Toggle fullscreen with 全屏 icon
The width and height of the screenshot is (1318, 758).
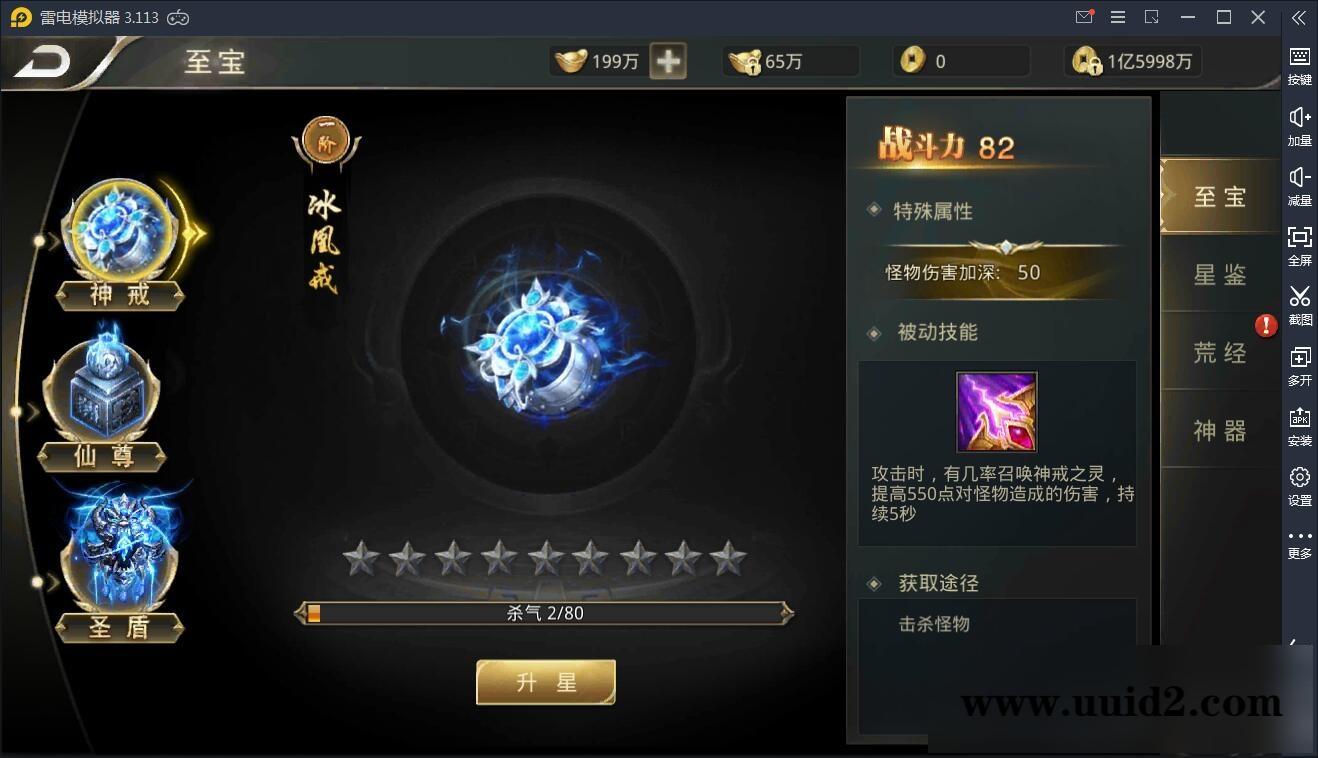1299,244
